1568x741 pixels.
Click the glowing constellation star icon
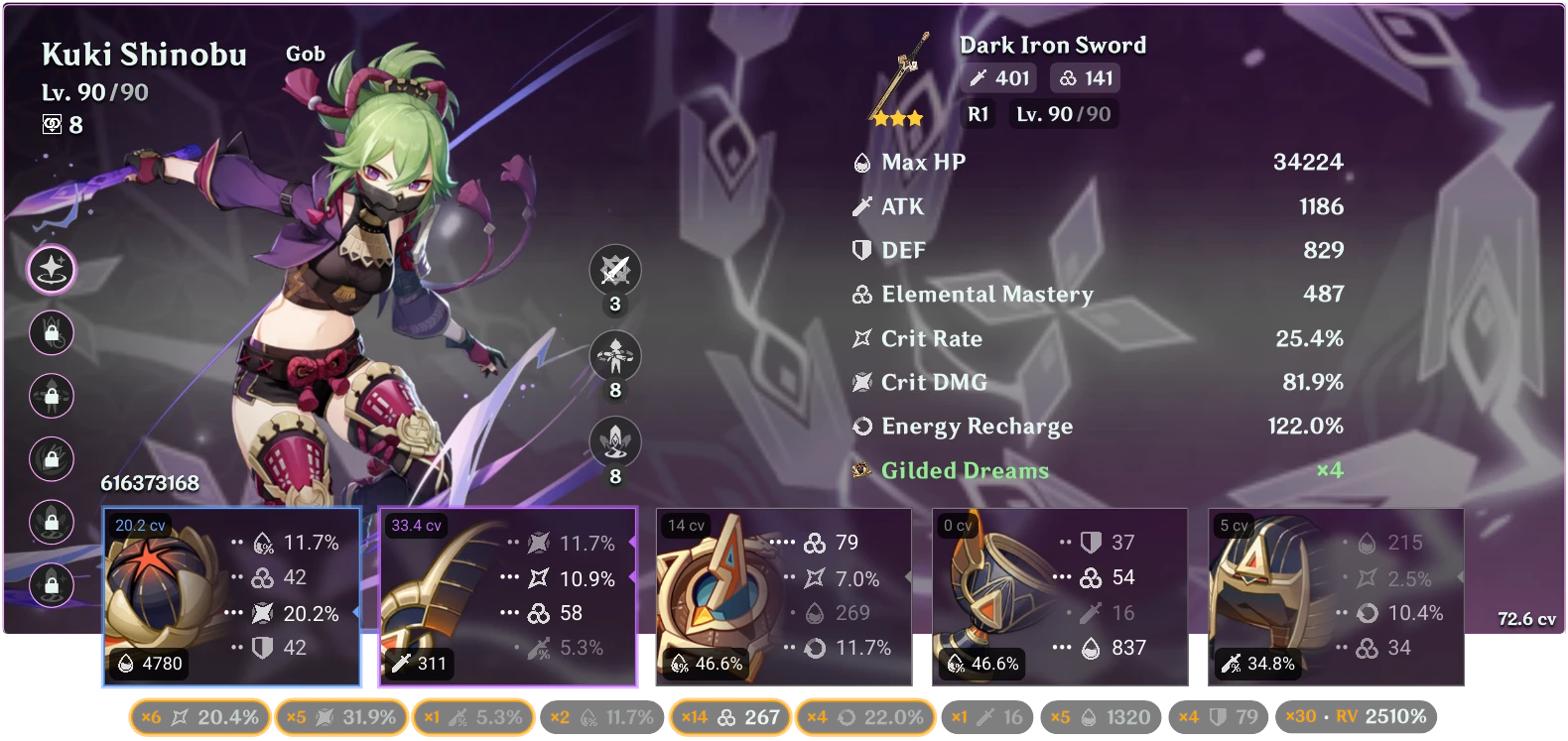(52, 269)
